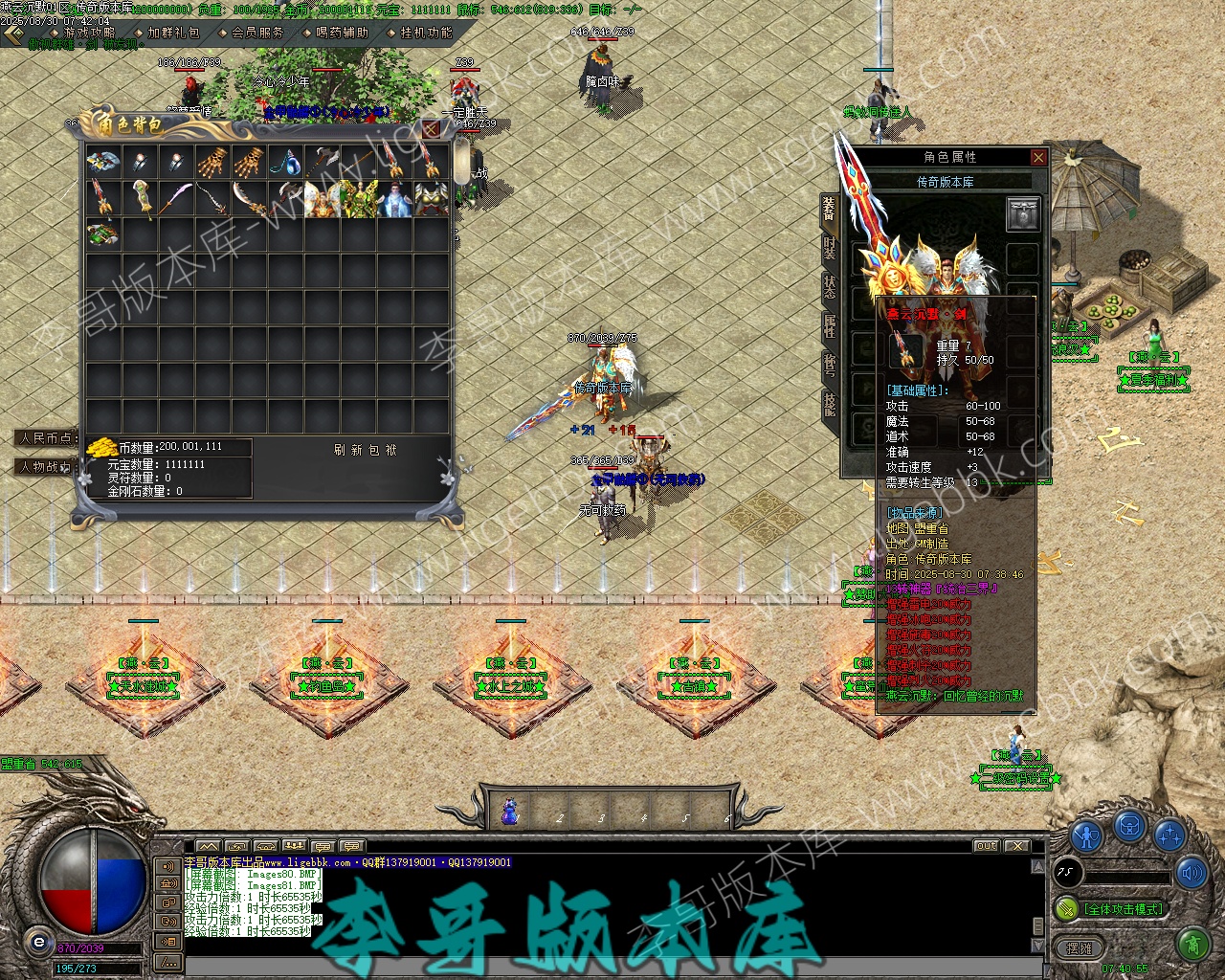Open the 会员服务 member services menu

tap(257, 33)
